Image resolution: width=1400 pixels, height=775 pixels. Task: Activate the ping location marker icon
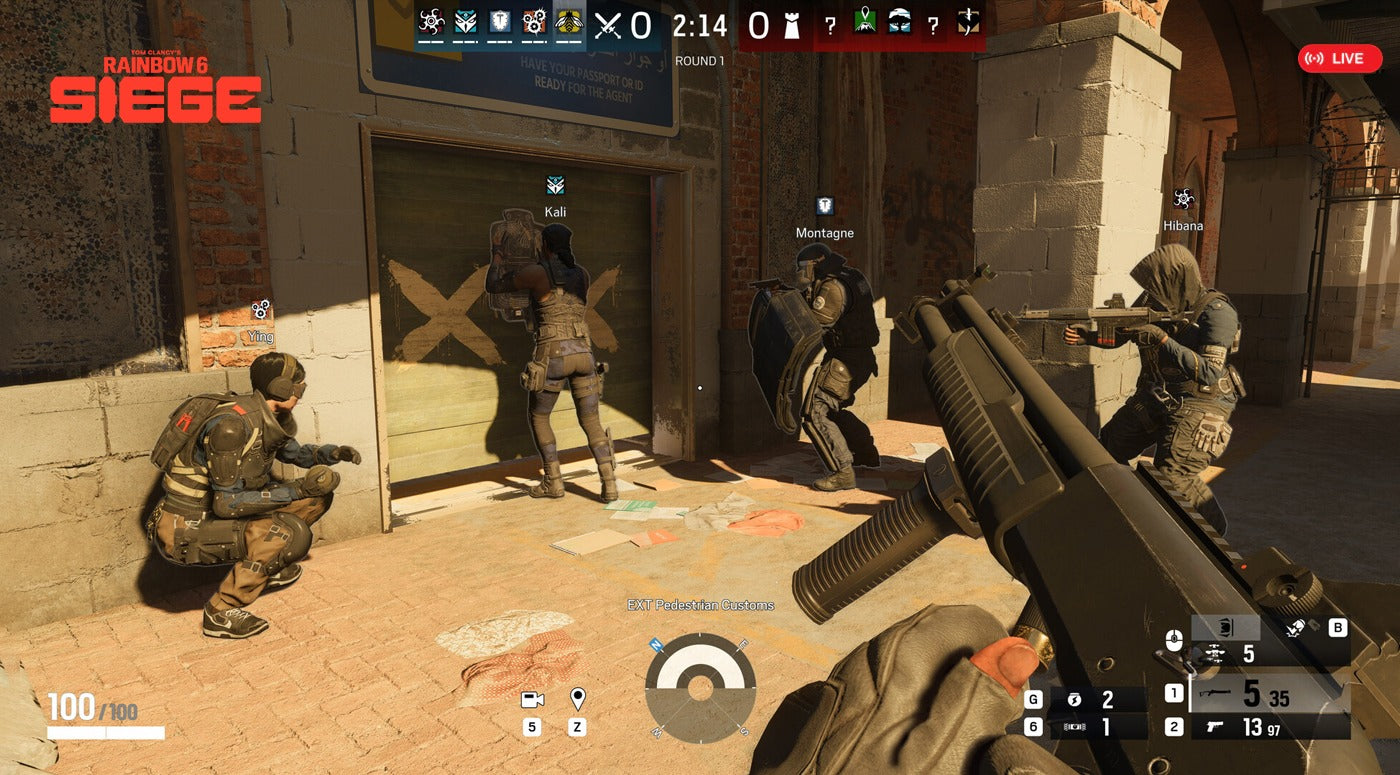(577, 698)
